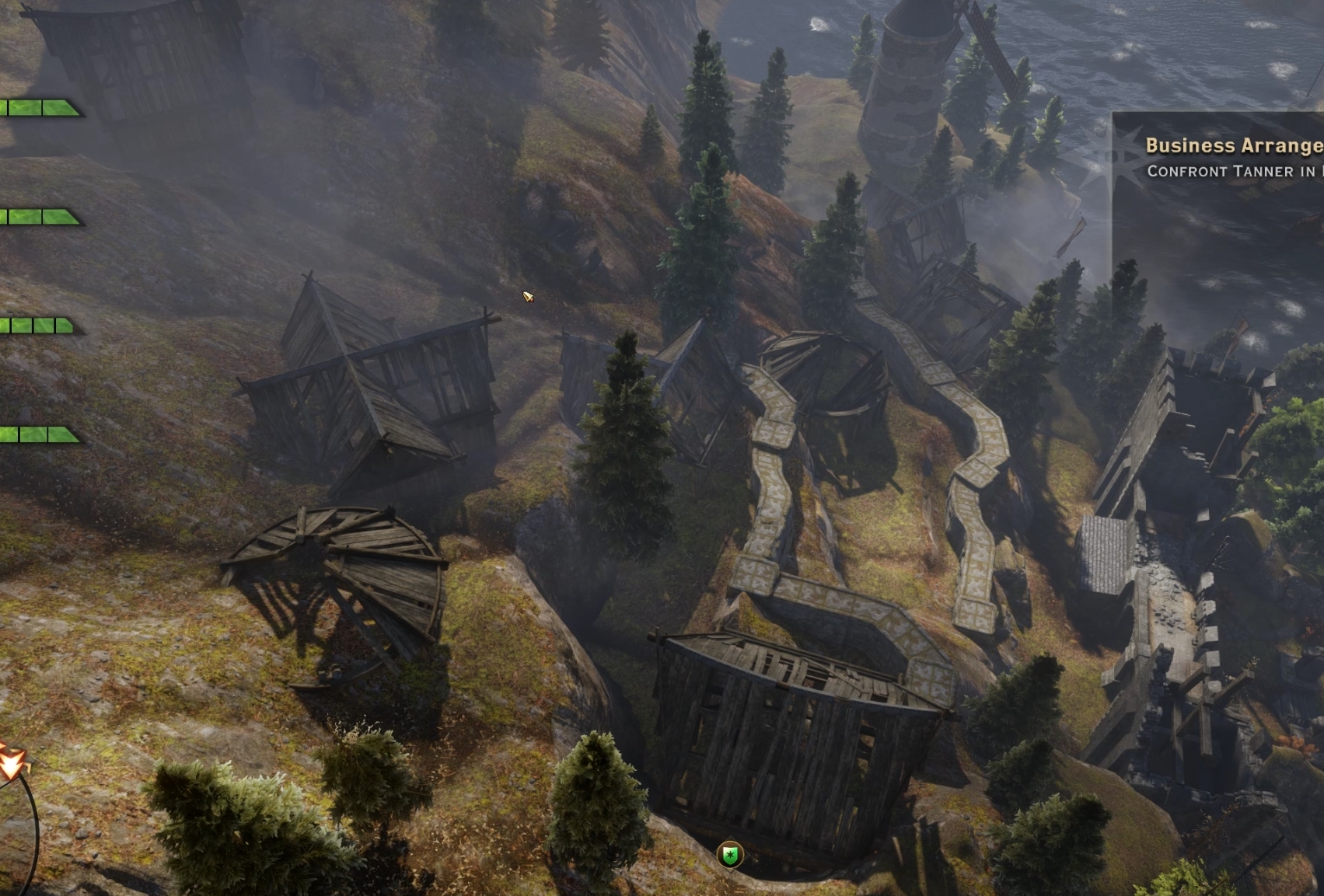Click the gold cursor arrow position on hillside
1324x896 pixels.
coord(527,298)
